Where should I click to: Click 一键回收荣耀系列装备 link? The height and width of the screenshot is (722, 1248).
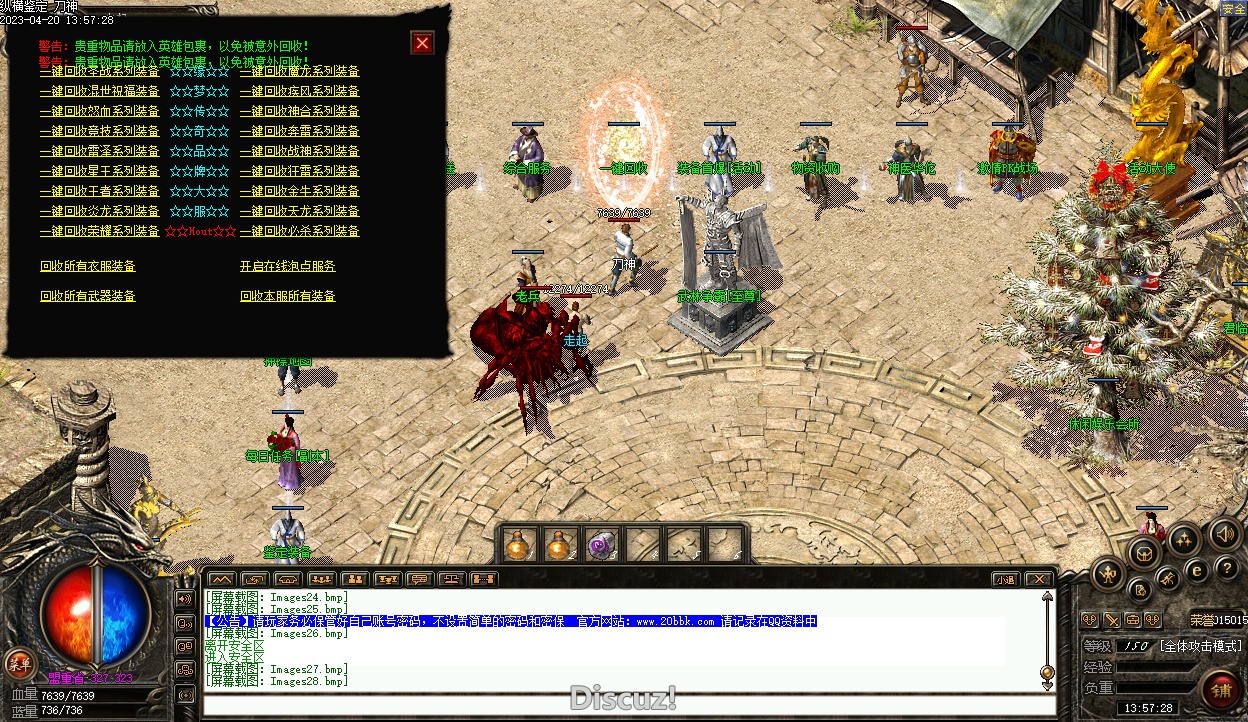[99, 231]
